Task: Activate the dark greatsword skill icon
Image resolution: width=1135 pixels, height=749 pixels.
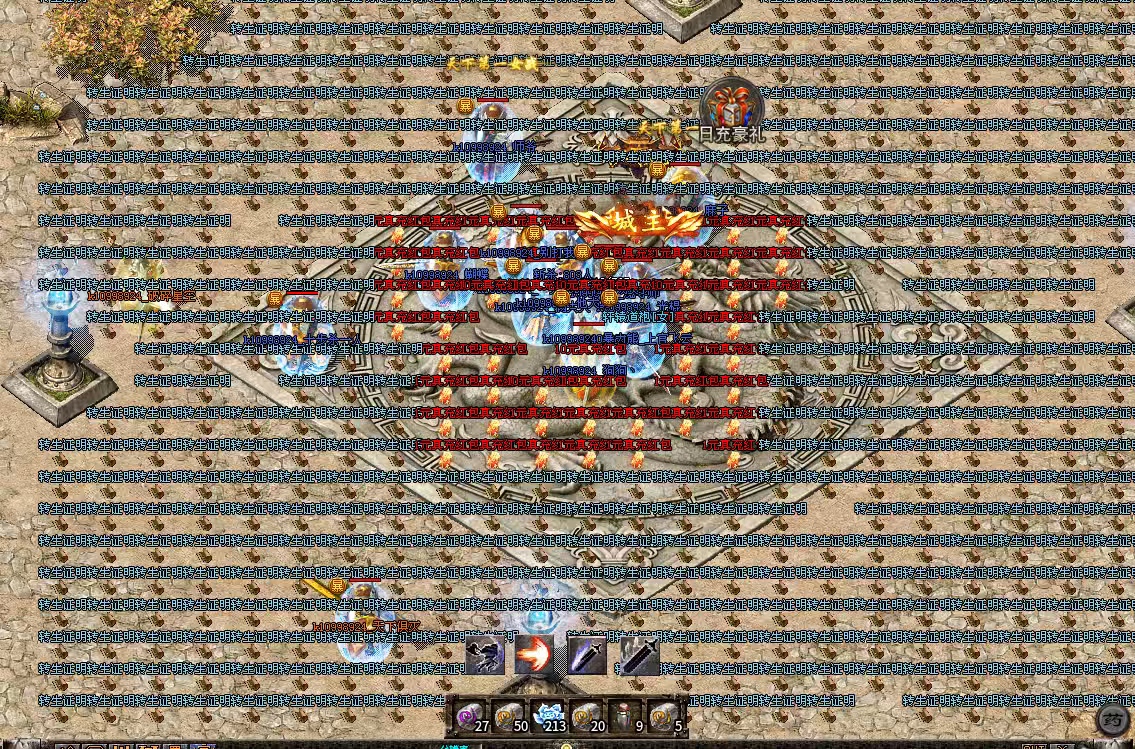Action: point(640,655)
